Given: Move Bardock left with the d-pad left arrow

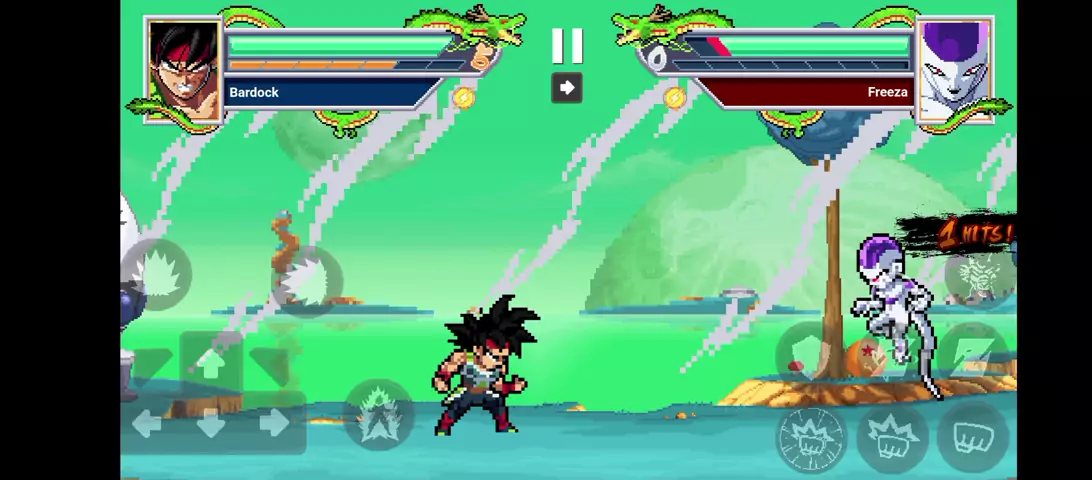Looking at the screenshot, I should click(147, 424).
